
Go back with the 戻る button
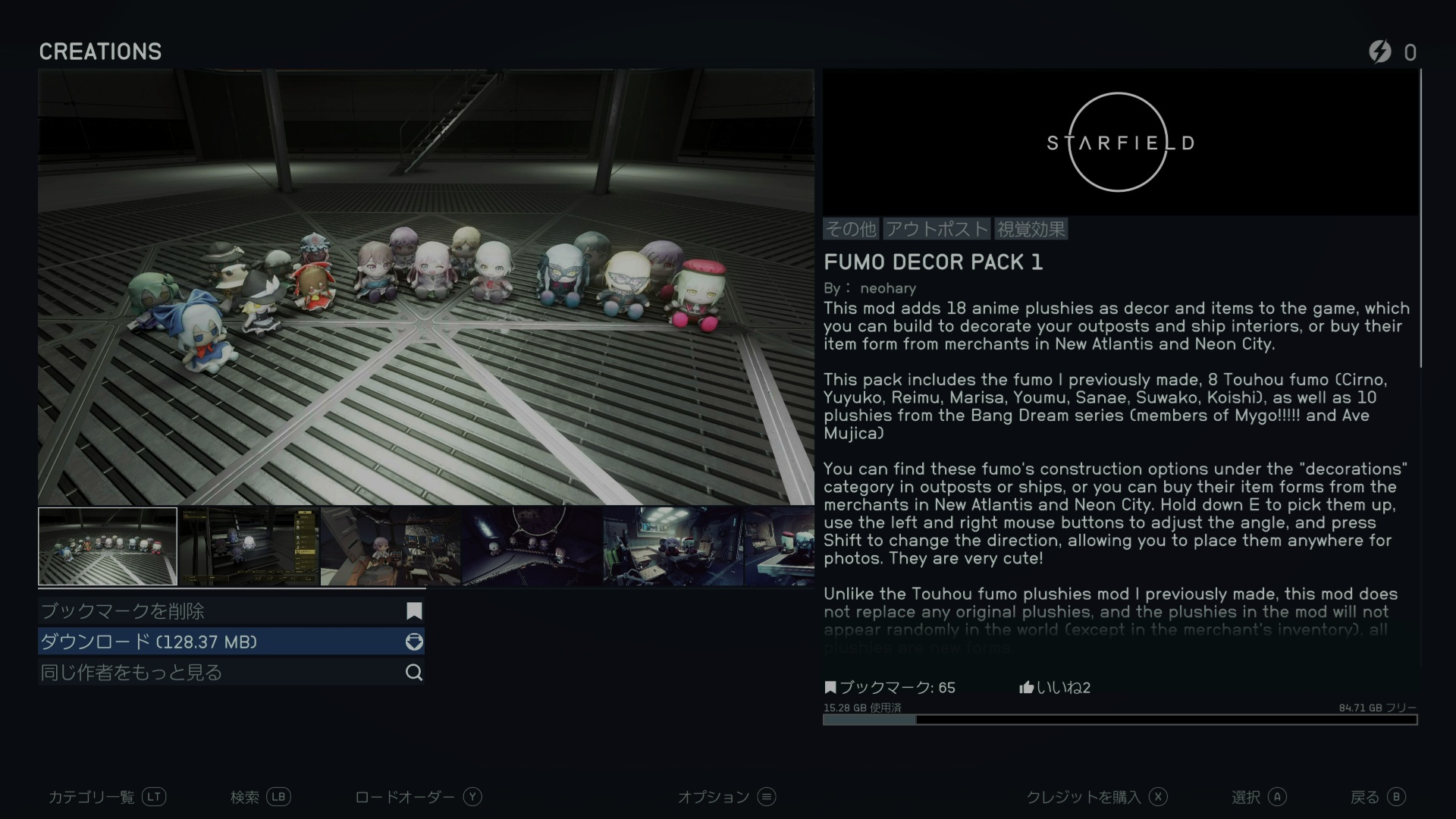pyautogui.click(x=1377, y=797)
